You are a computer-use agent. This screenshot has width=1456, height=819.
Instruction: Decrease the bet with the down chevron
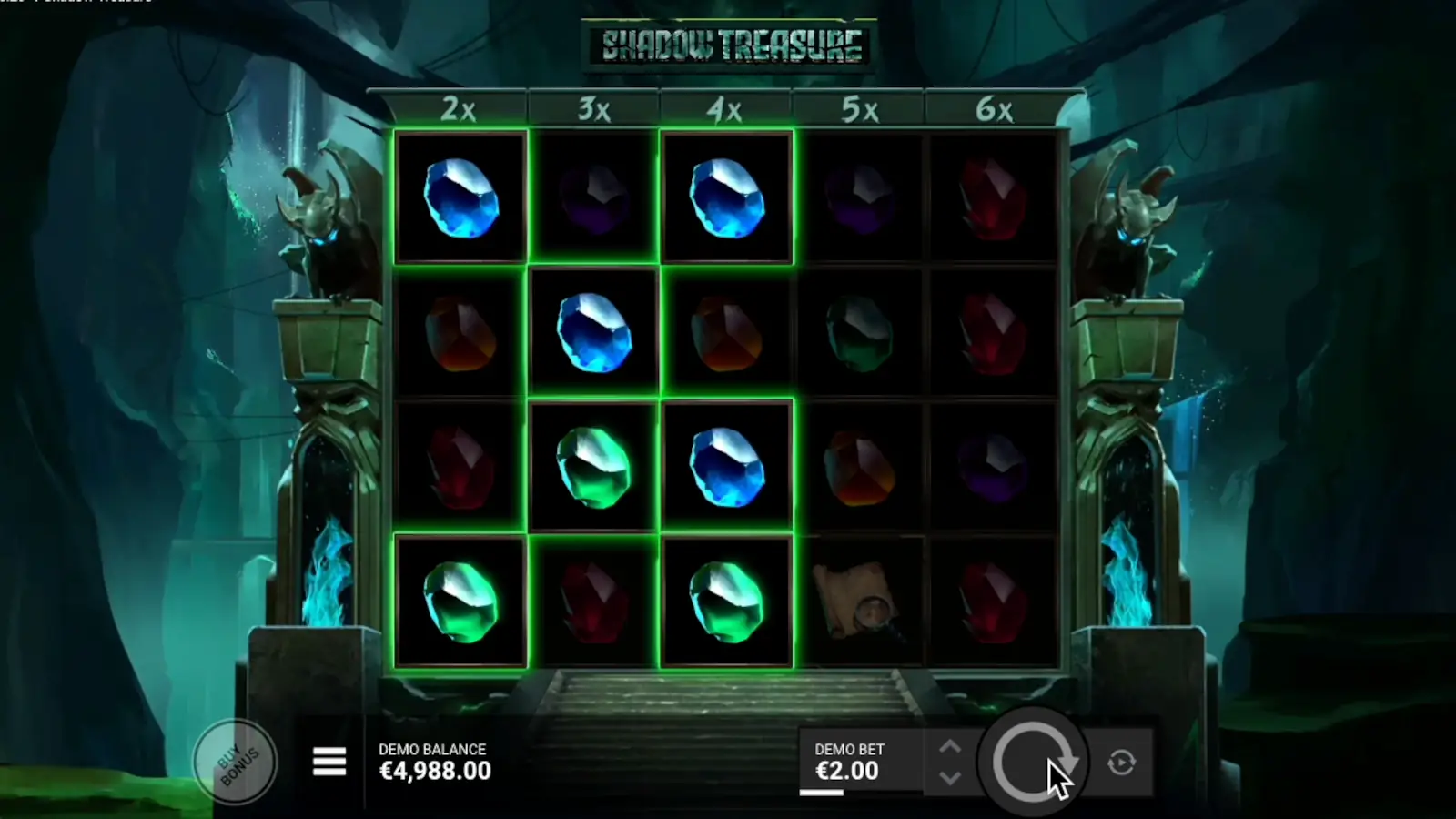pos(949,780)
